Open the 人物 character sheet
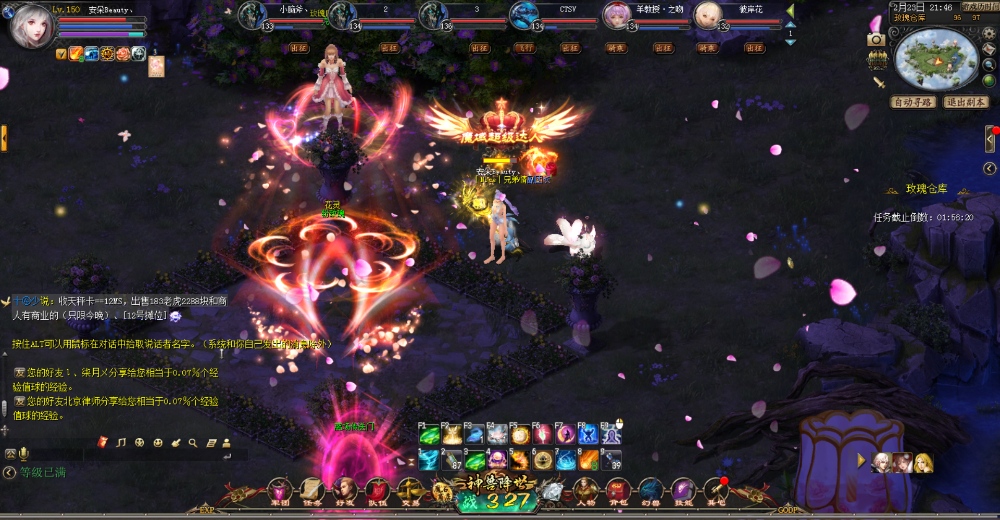 [x=585, y=492]
